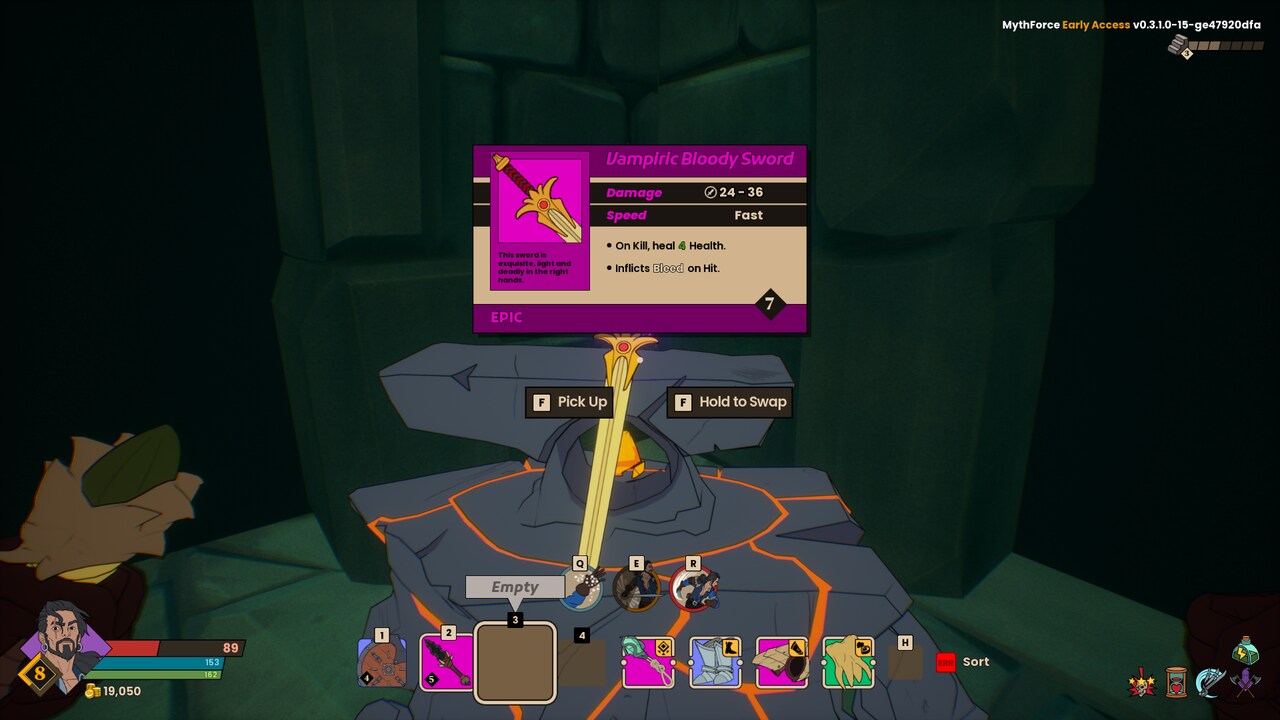1280x720 pixels.
Task: Select the silver armored boots slot
Action: tap(715, 662)
